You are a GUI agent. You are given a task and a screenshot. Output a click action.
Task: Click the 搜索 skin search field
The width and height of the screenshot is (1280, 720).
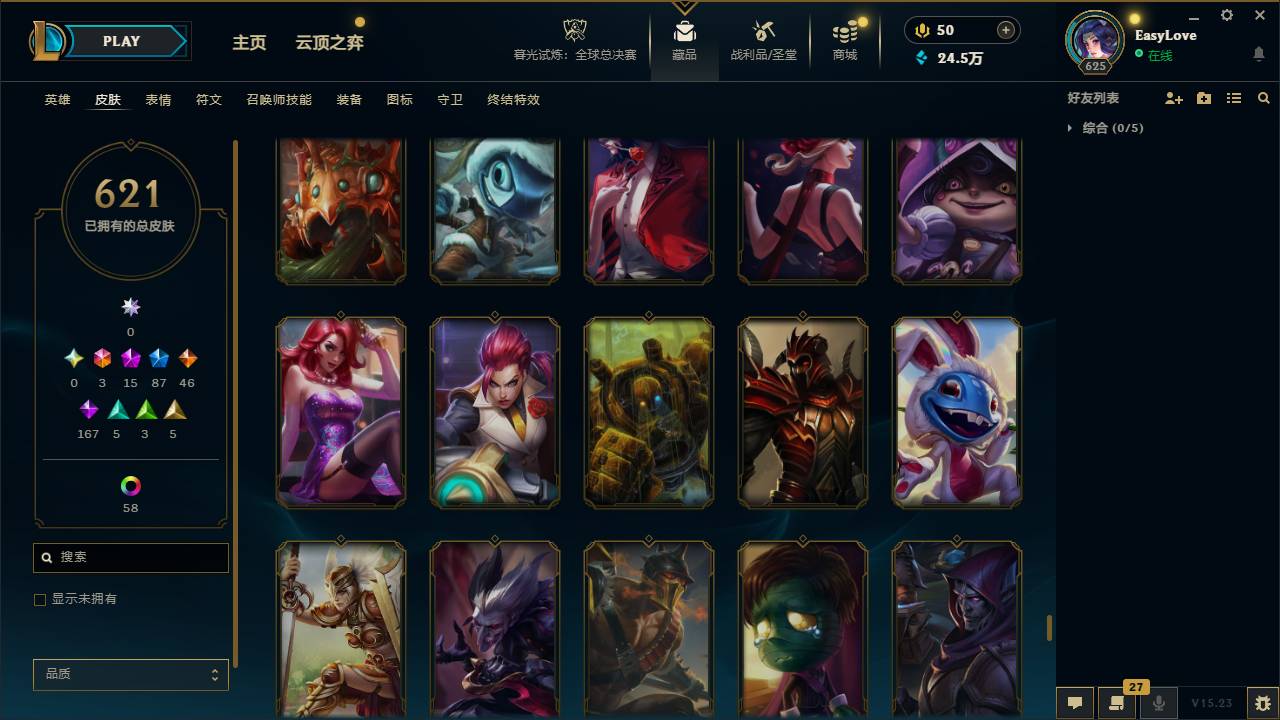130,557
